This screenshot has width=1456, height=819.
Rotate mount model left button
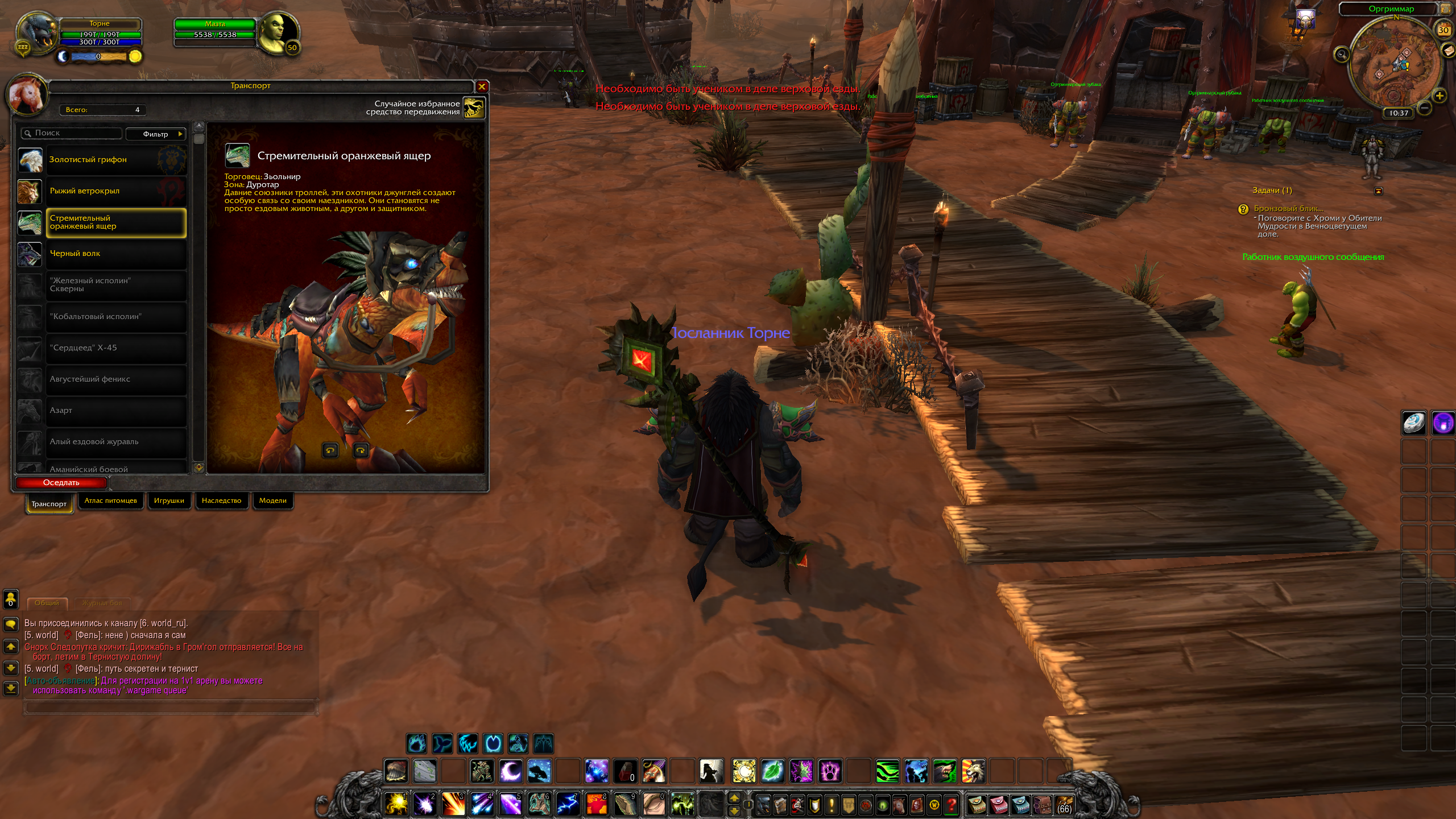330,451
